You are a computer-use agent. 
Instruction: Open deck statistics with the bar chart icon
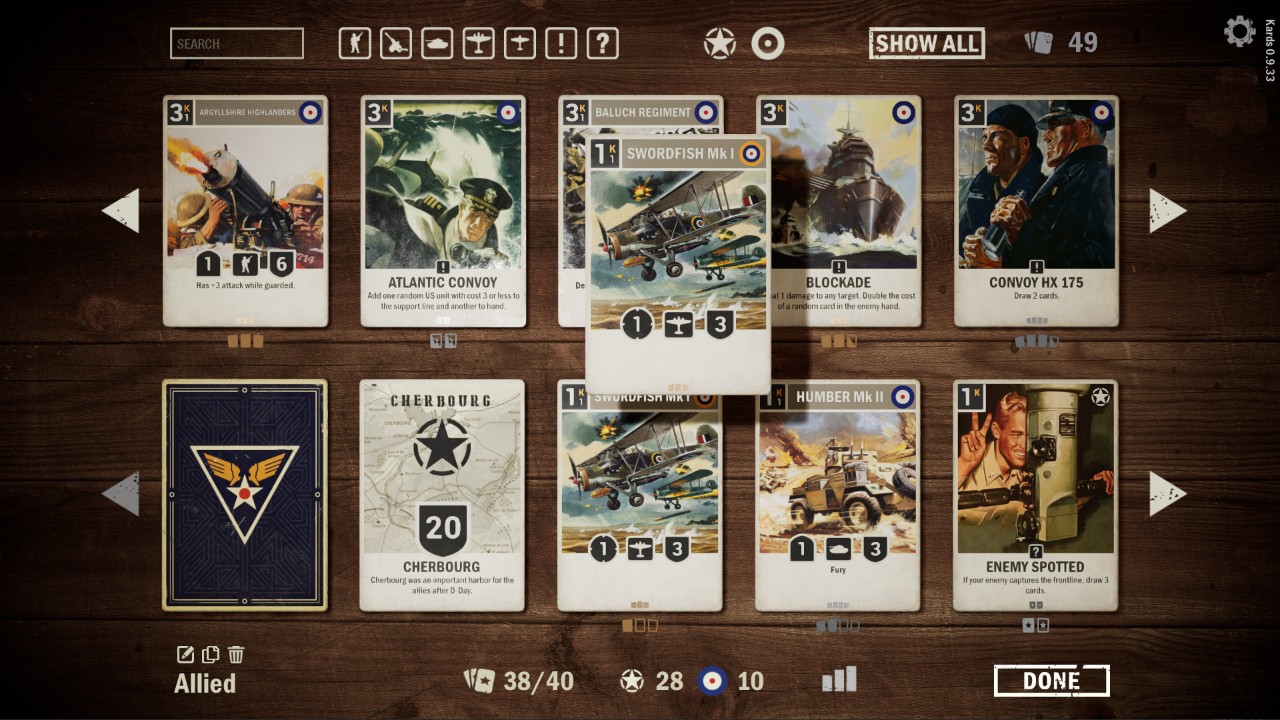pyautogui.click(x=839, y=679)
